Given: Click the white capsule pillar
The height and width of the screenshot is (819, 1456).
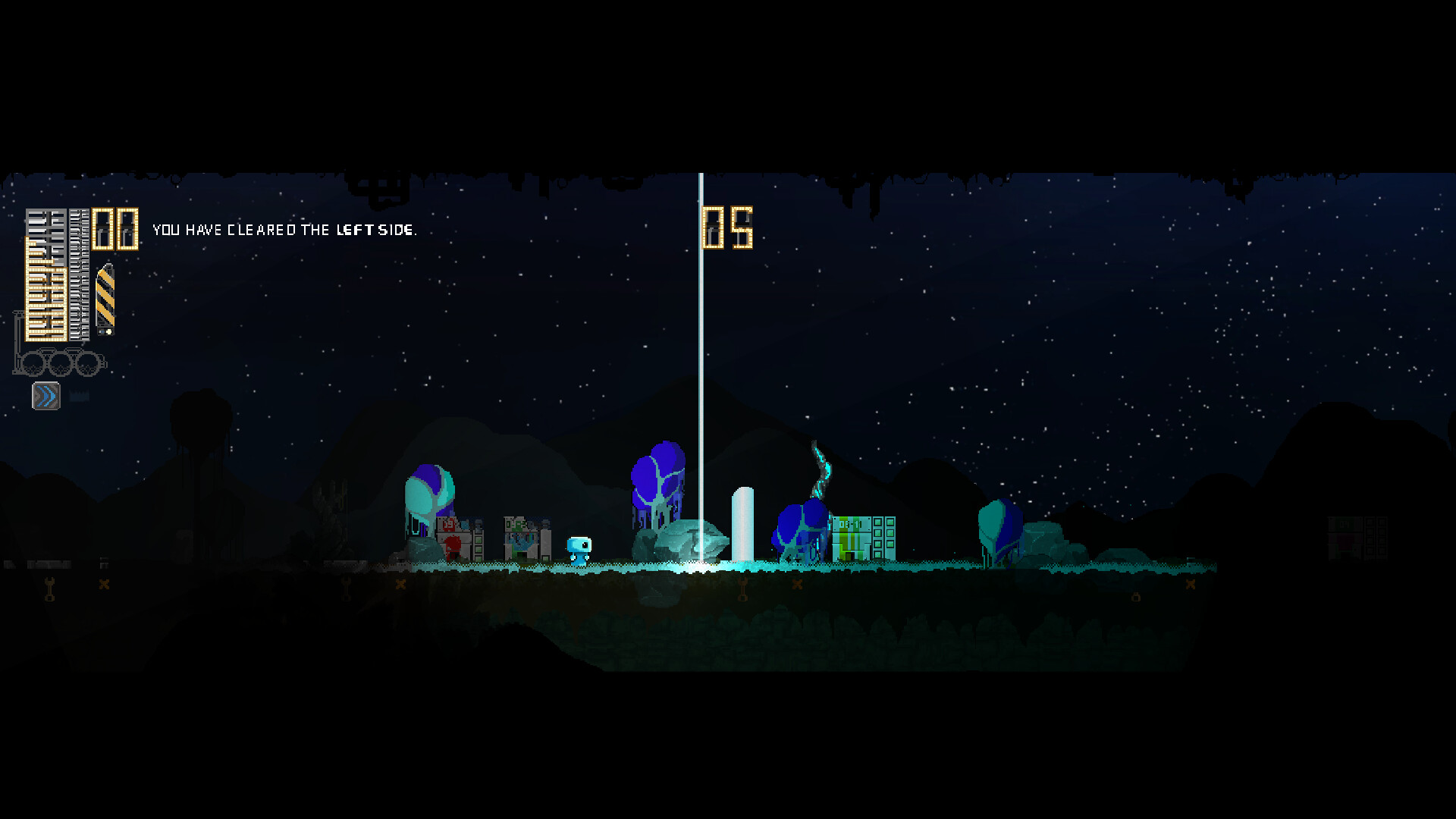Looking at the screenshot, I should coord(742,523).
